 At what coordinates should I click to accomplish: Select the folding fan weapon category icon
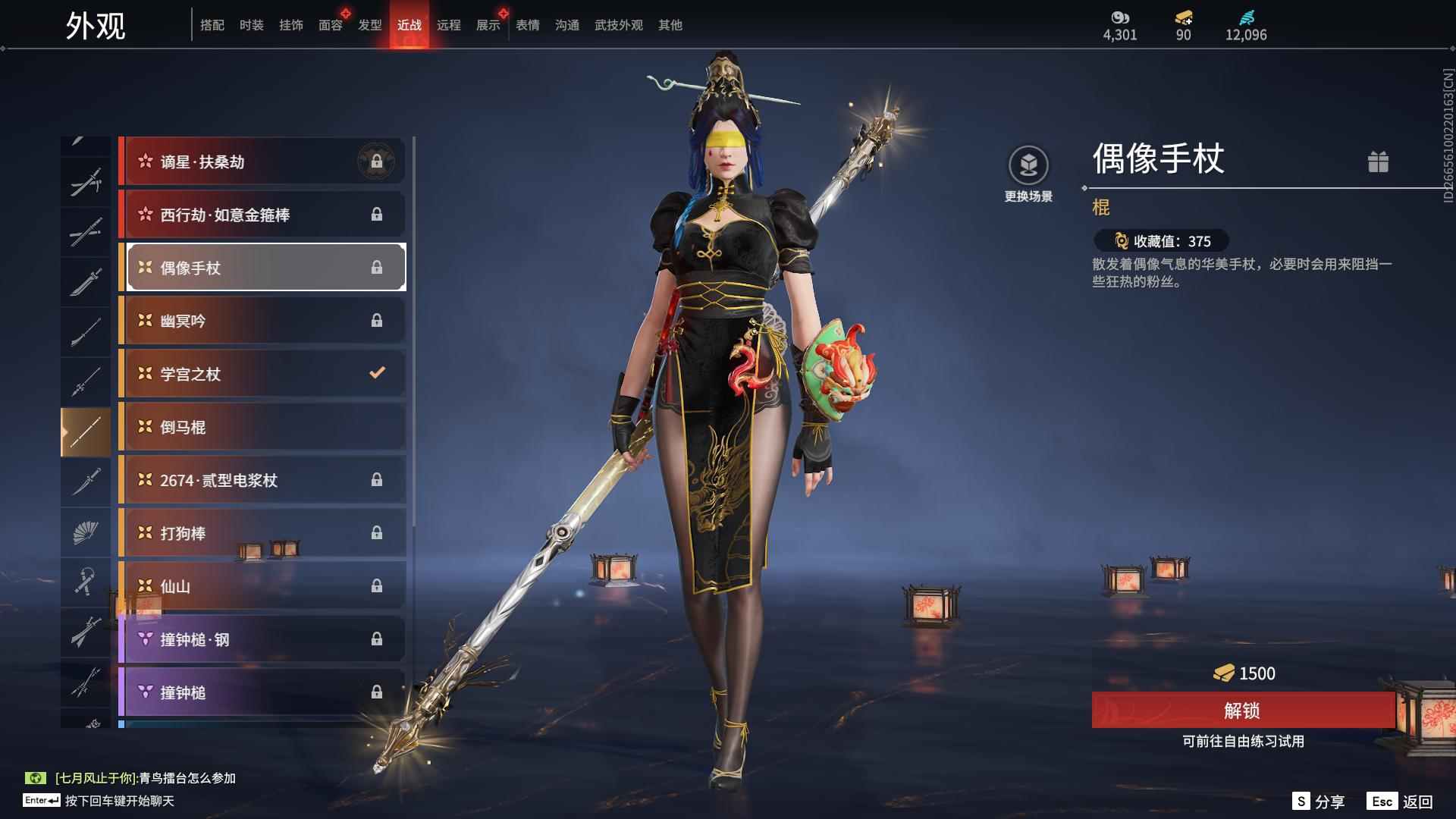pos(86,532)
